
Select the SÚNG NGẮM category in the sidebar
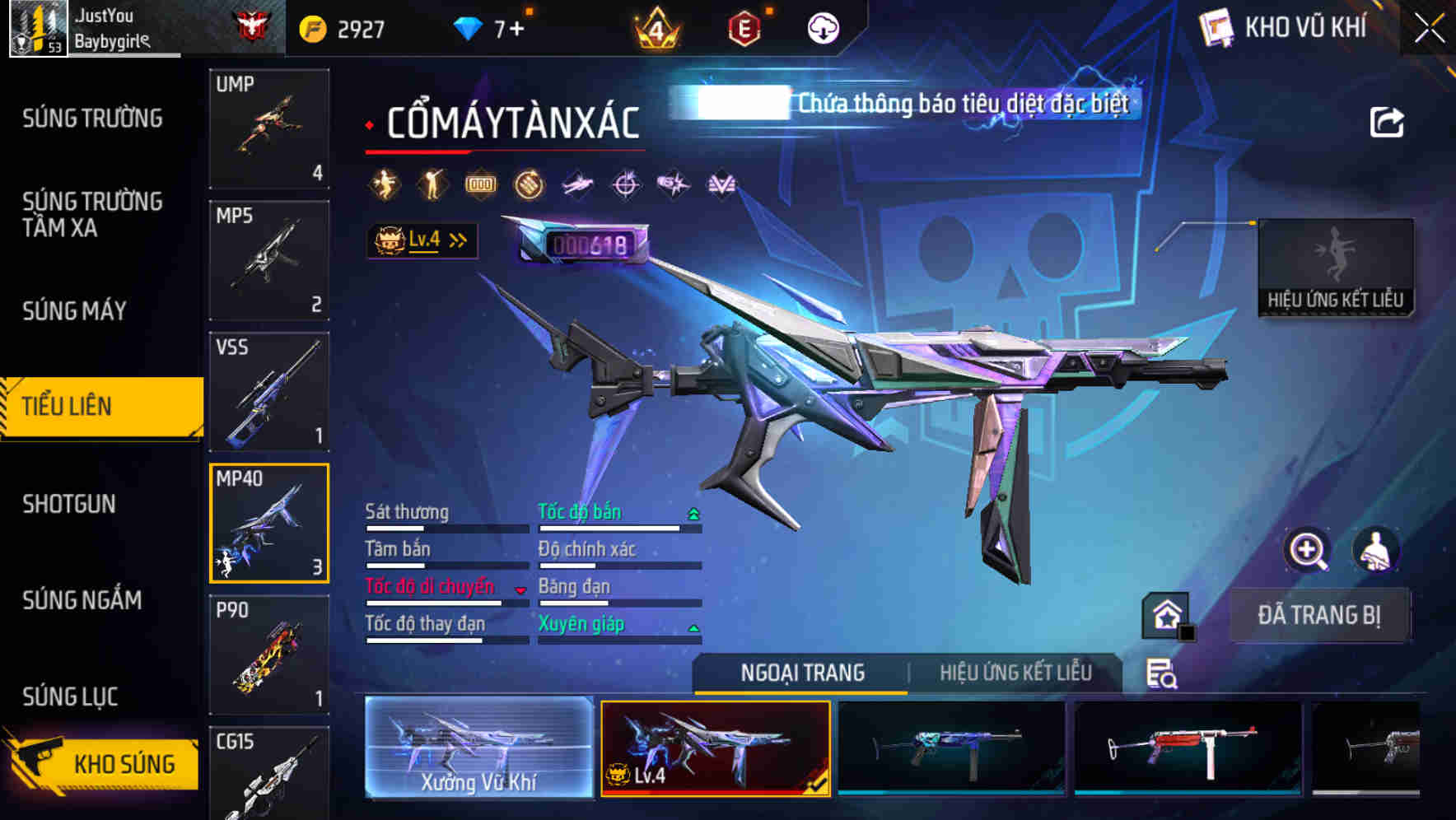pyautogui.click(x=82, y=601)
